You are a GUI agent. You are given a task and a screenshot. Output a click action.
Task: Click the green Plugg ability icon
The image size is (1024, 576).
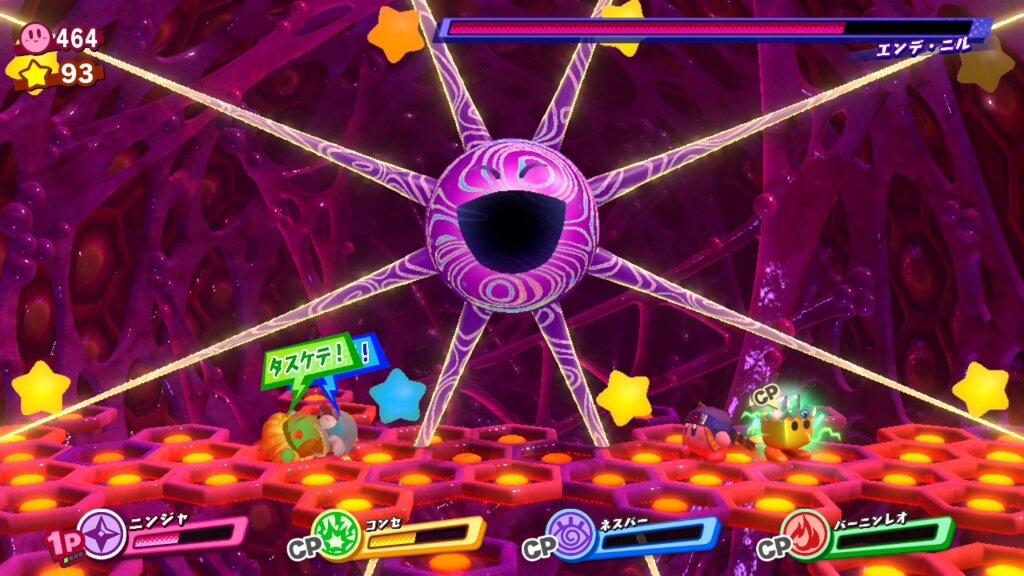coord(336,532)
